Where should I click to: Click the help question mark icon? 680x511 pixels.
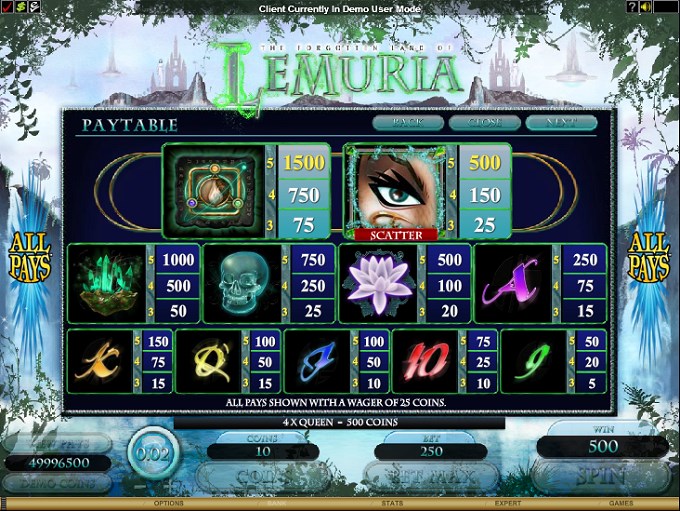pyautogui.click(x=631, y=7)
